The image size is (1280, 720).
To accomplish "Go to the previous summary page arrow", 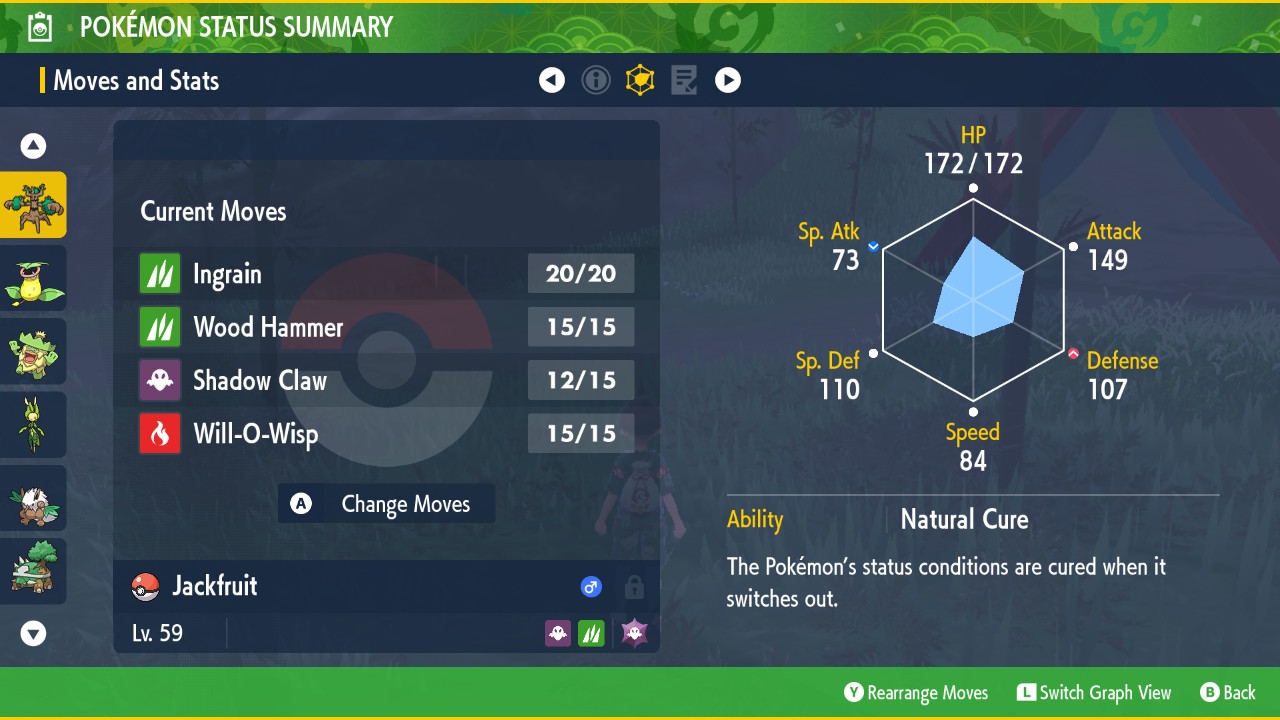I will pos(552,81).
